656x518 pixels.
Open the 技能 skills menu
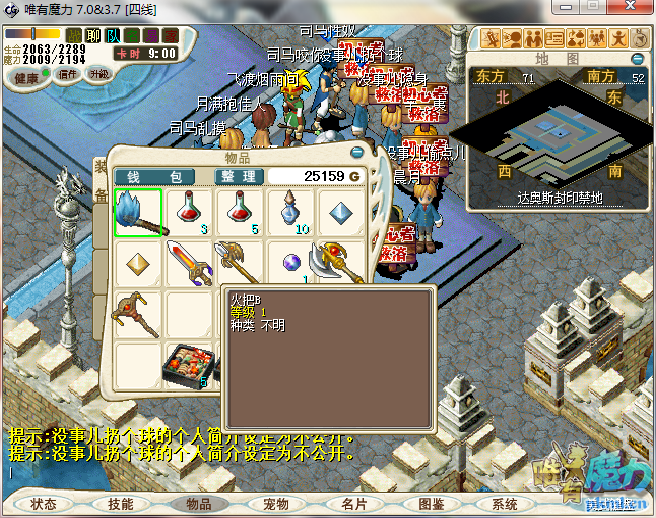120,504
